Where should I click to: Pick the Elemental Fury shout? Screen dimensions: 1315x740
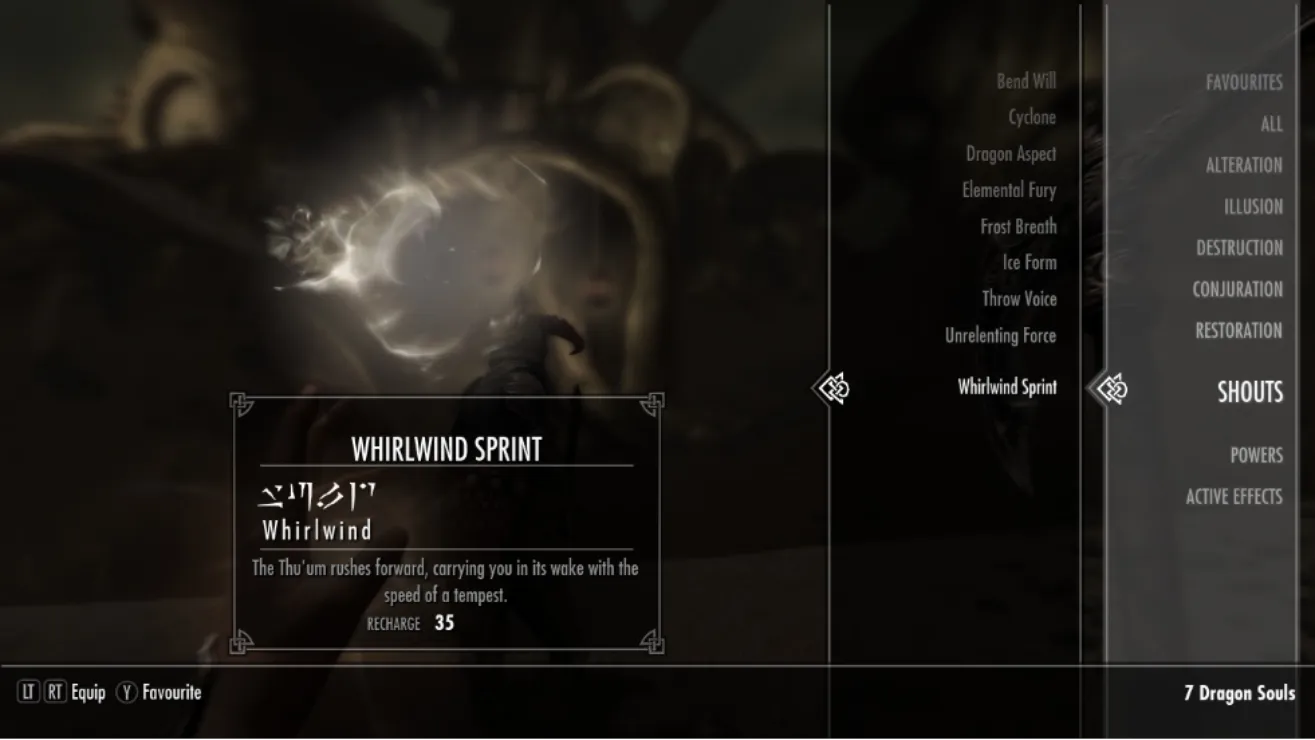tap(1008, 190)
